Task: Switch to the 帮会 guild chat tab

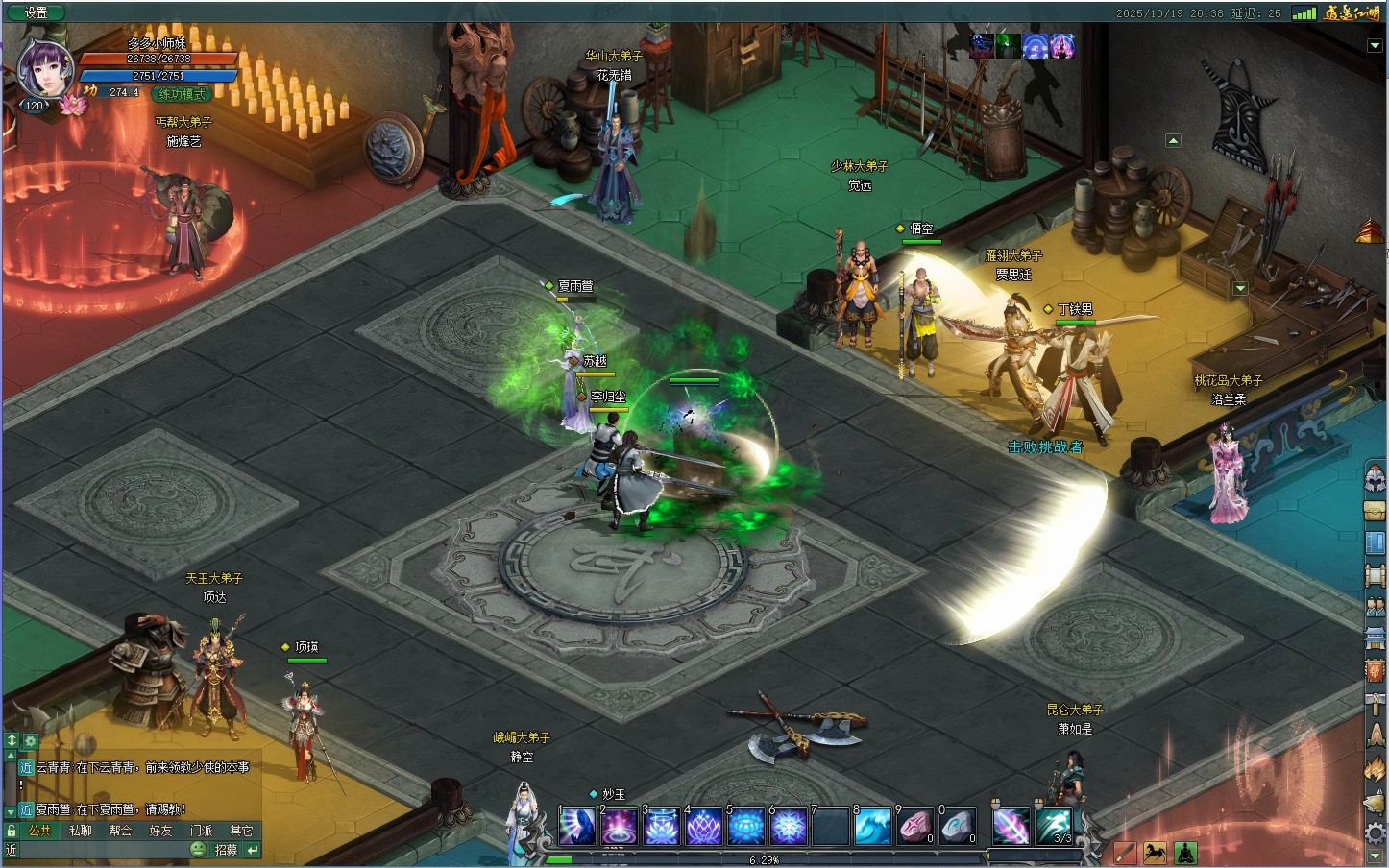Action: 121,831
